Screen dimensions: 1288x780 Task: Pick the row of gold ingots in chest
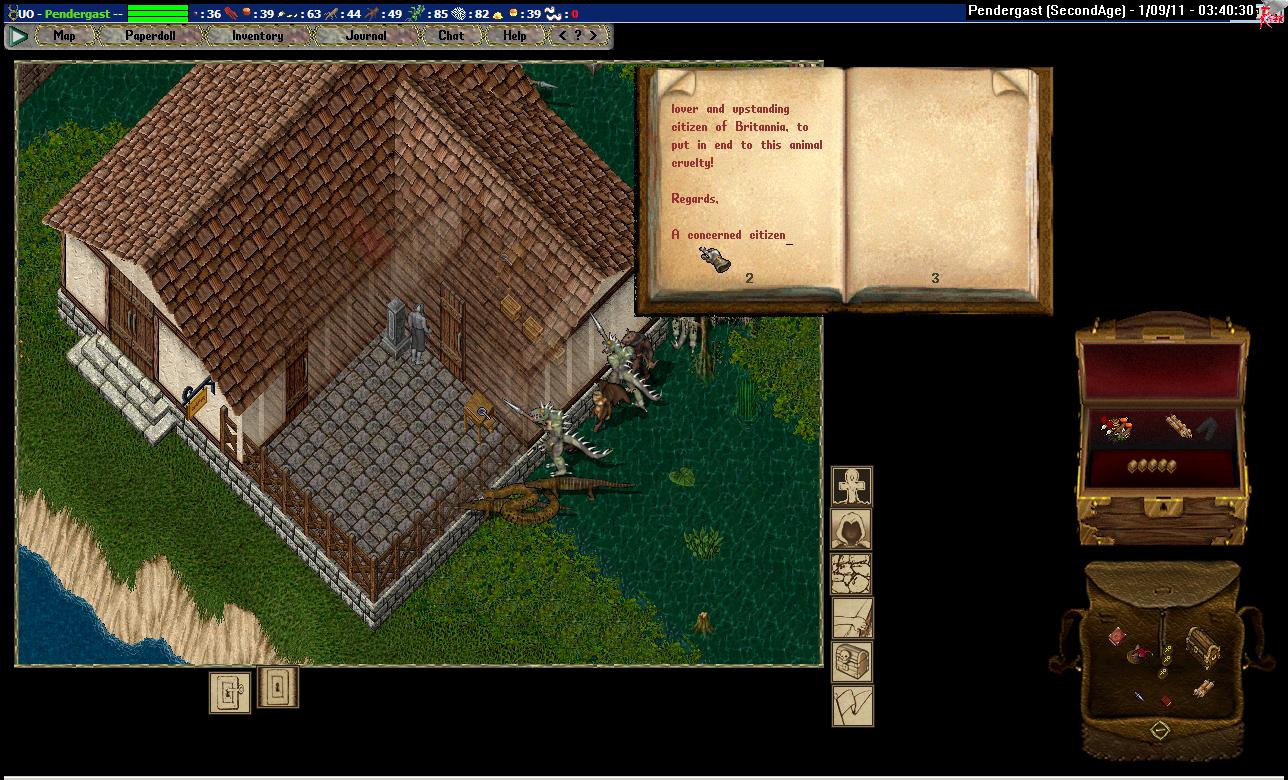coord(1148,466)
